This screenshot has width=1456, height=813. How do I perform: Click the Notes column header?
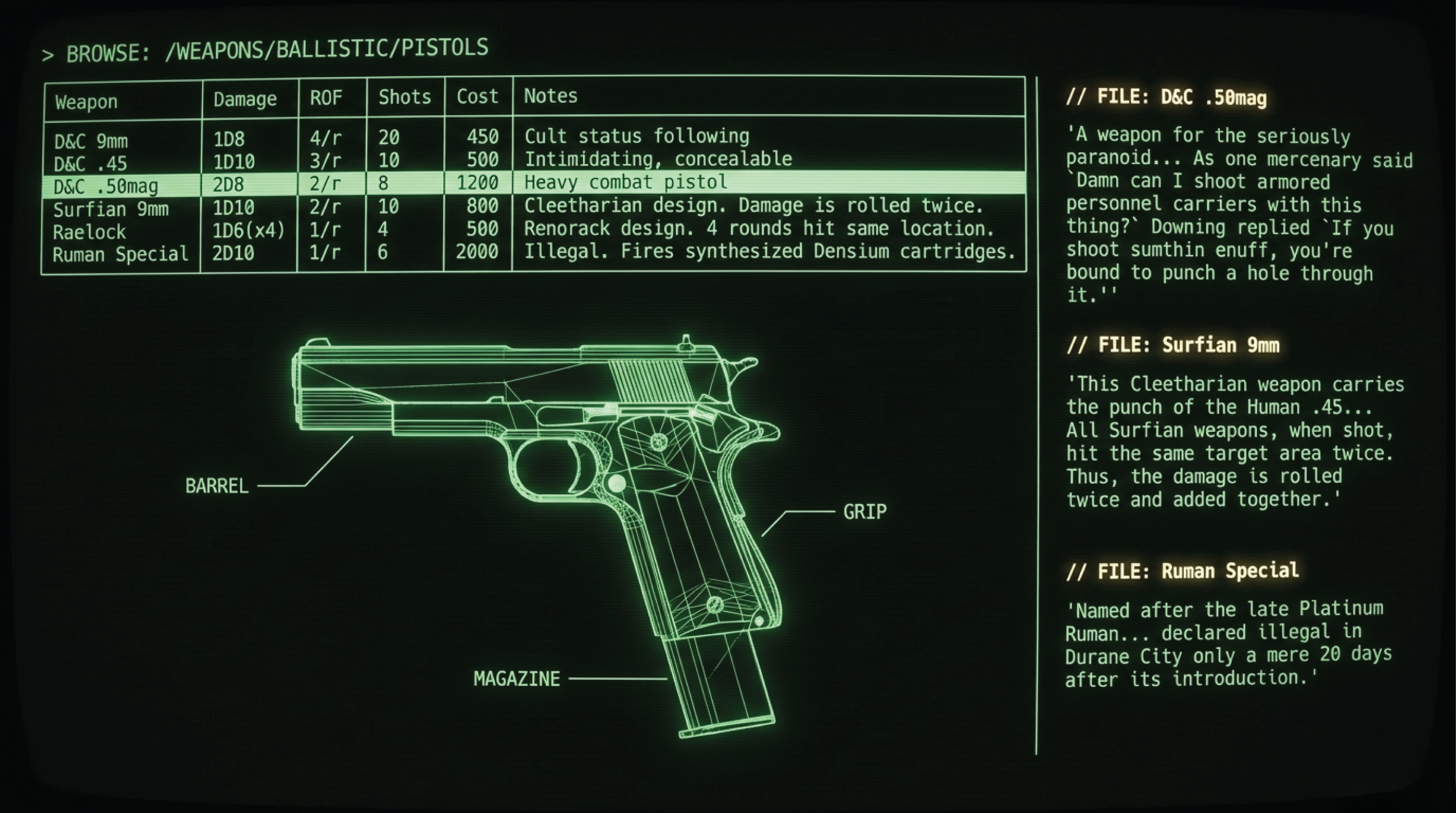[x=551, y=96]
